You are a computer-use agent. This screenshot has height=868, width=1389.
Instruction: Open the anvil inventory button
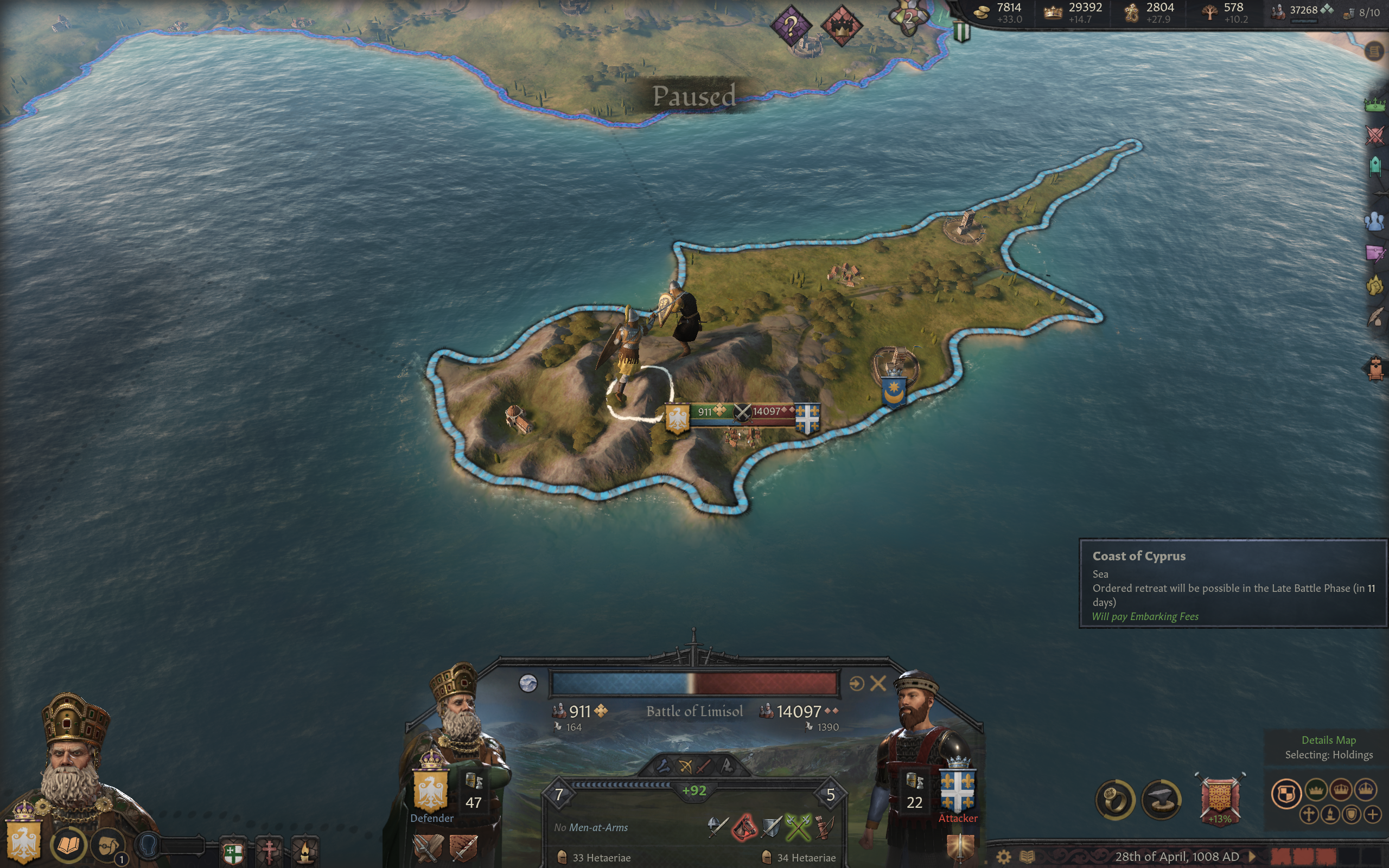1162,800
